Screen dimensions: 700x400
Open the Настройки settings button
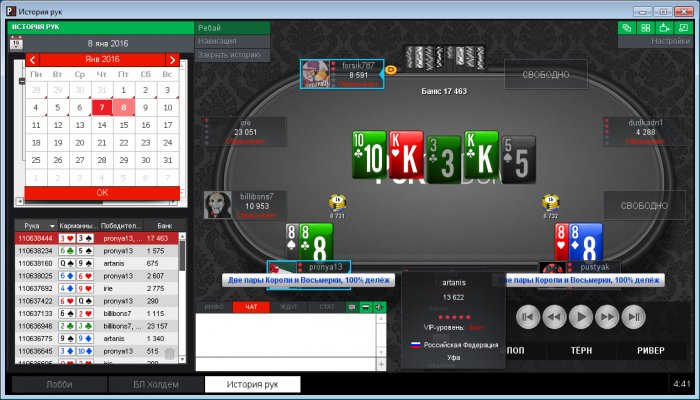pyautogui.click(x=669, y=42)
